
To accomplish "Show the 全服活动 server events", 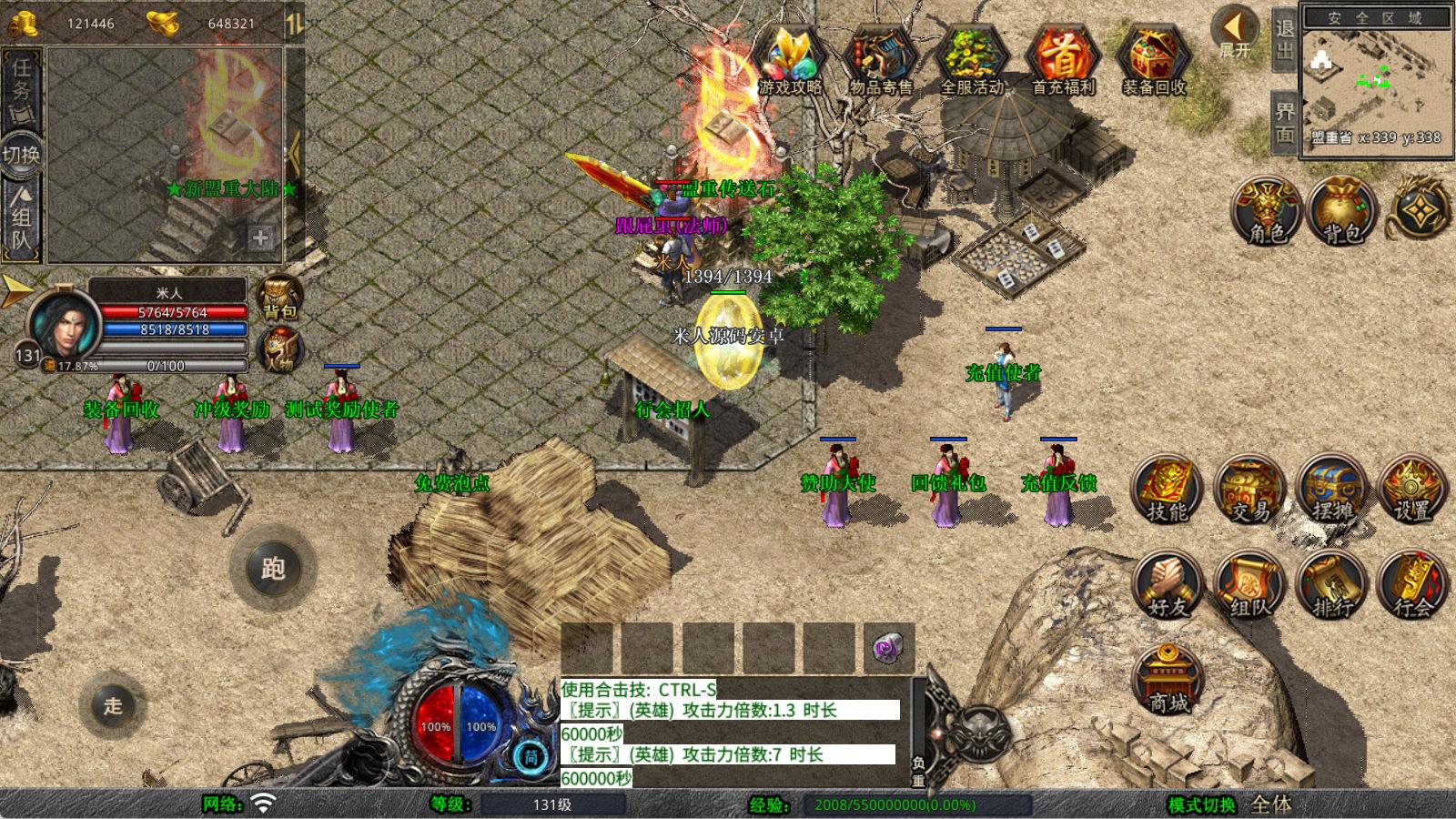I will pos(971,59).
